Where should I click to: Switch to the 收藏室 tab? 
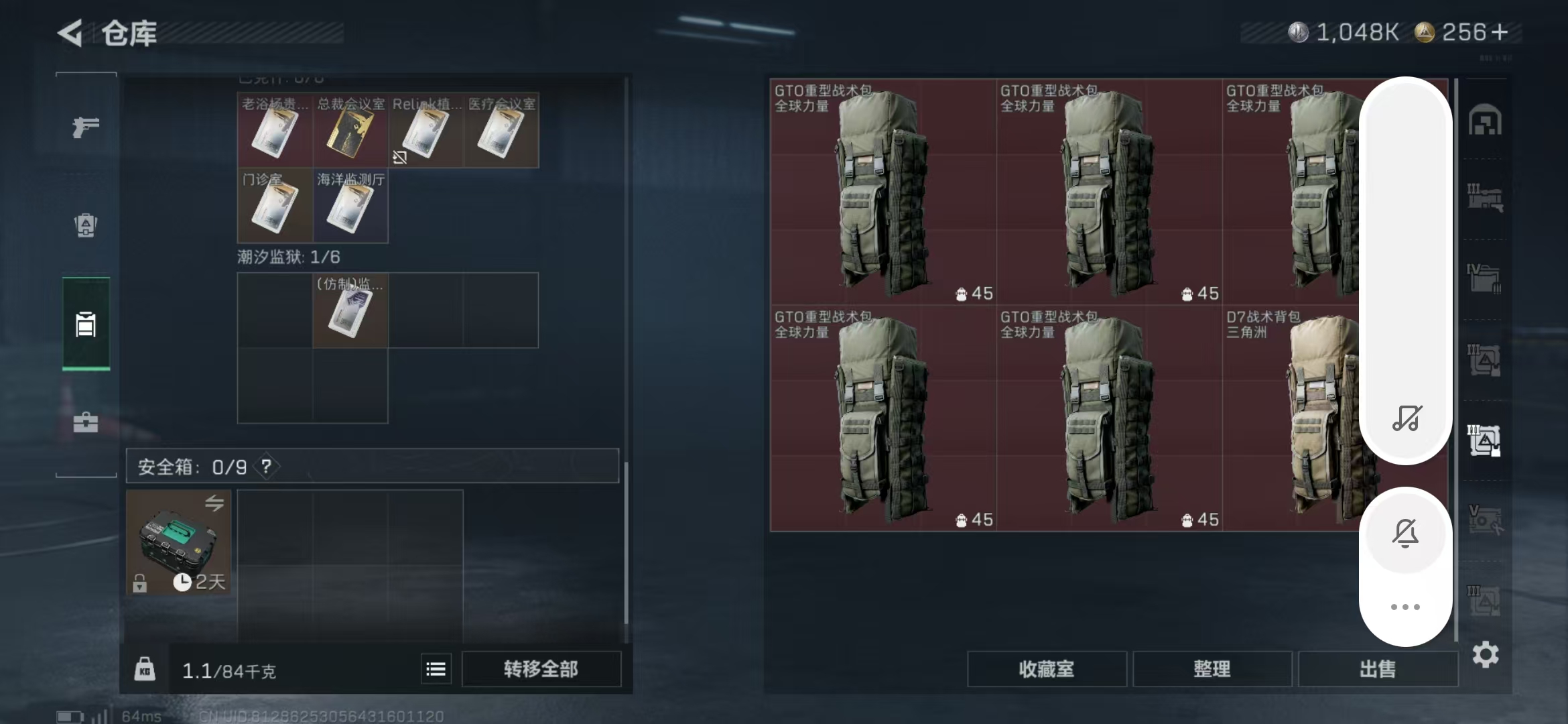(1047, 668)
